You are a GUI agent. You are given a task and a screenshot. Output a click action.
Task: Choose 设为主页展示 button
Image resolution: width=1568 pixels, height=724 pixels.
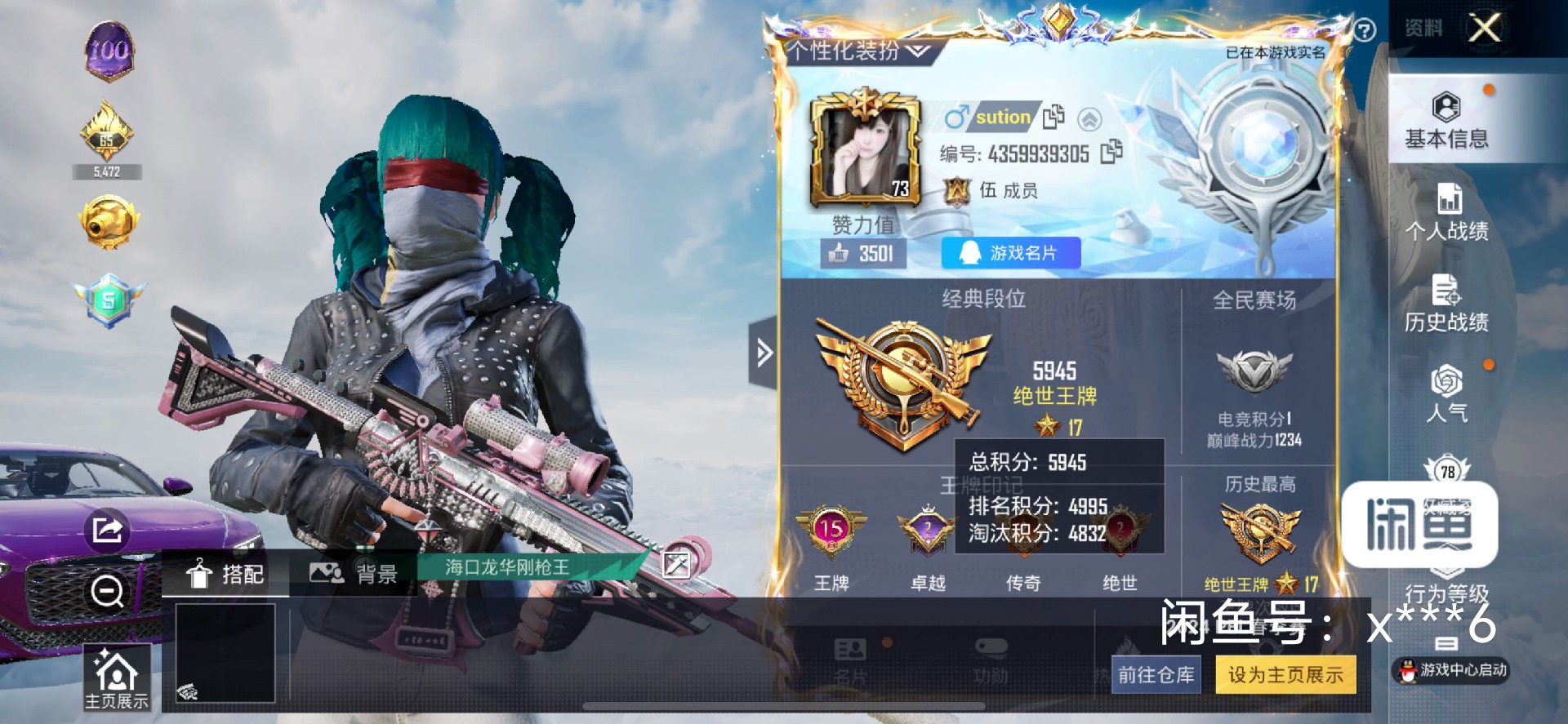point(1285,675)
